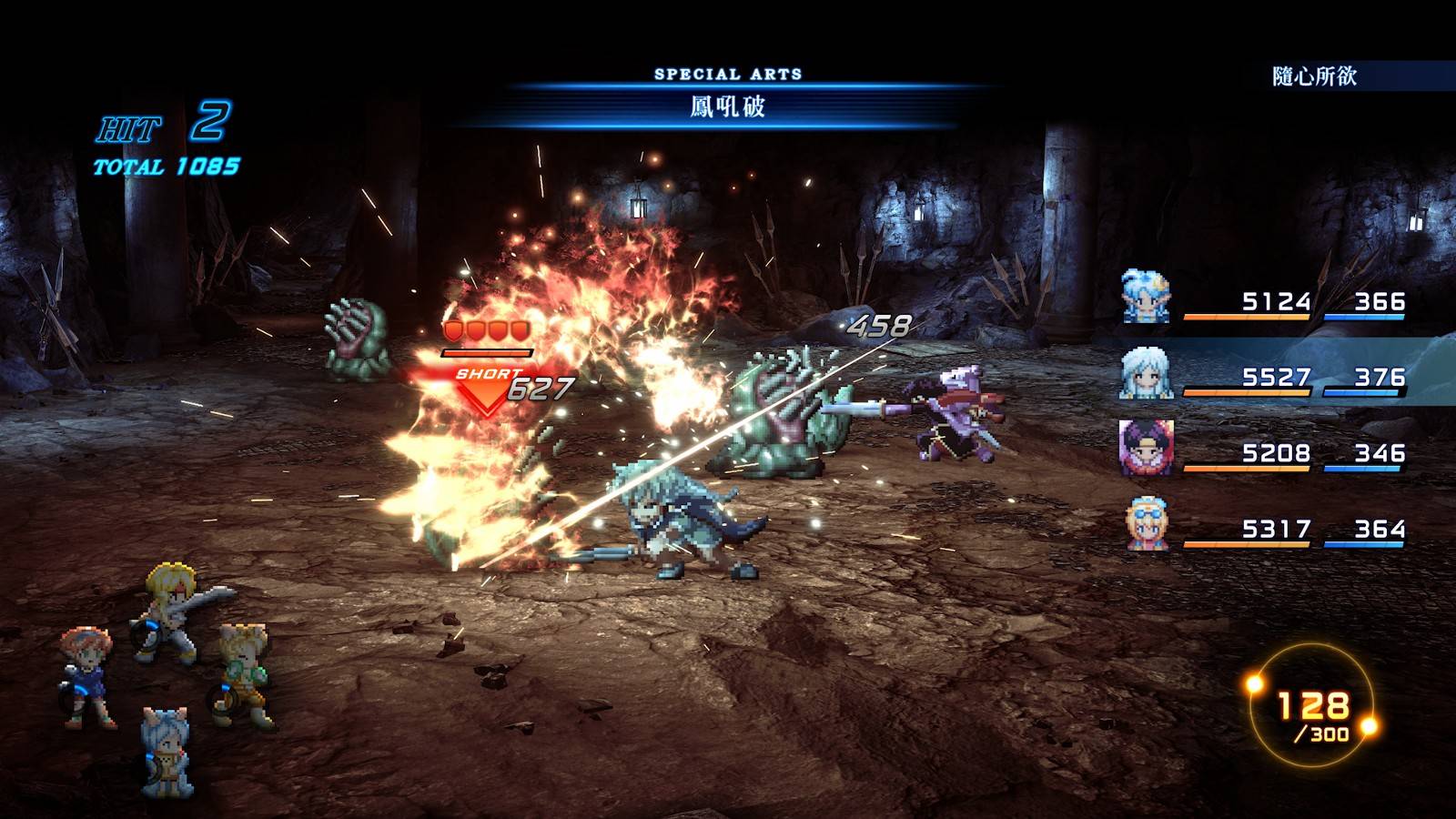Select the dark-haired horned party member portrait
The height and width of the screenshot is (819, 1456).
click(1145, 449)
